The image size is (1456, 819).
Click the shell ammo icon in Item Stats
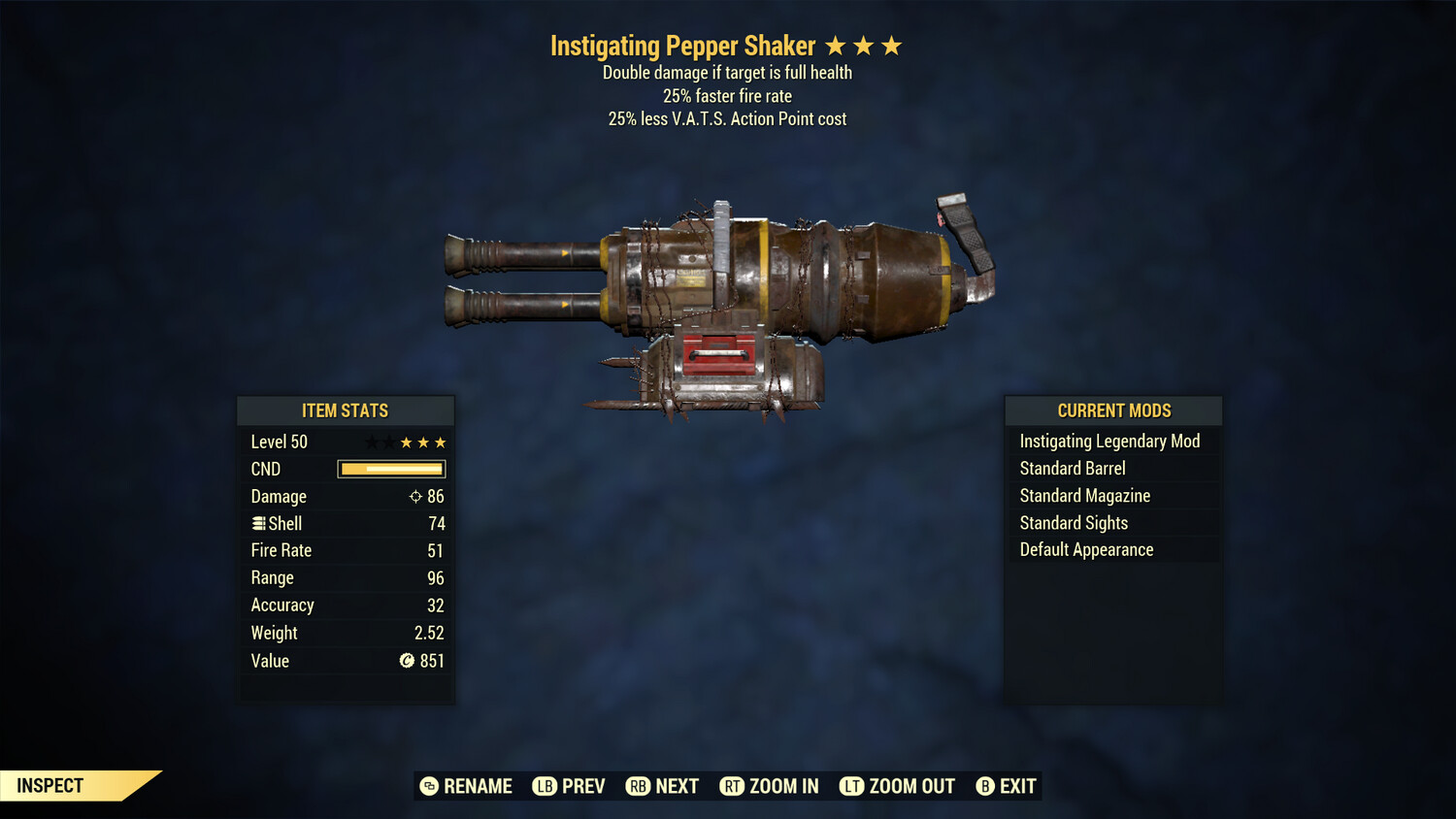click(x=258, y=523)
